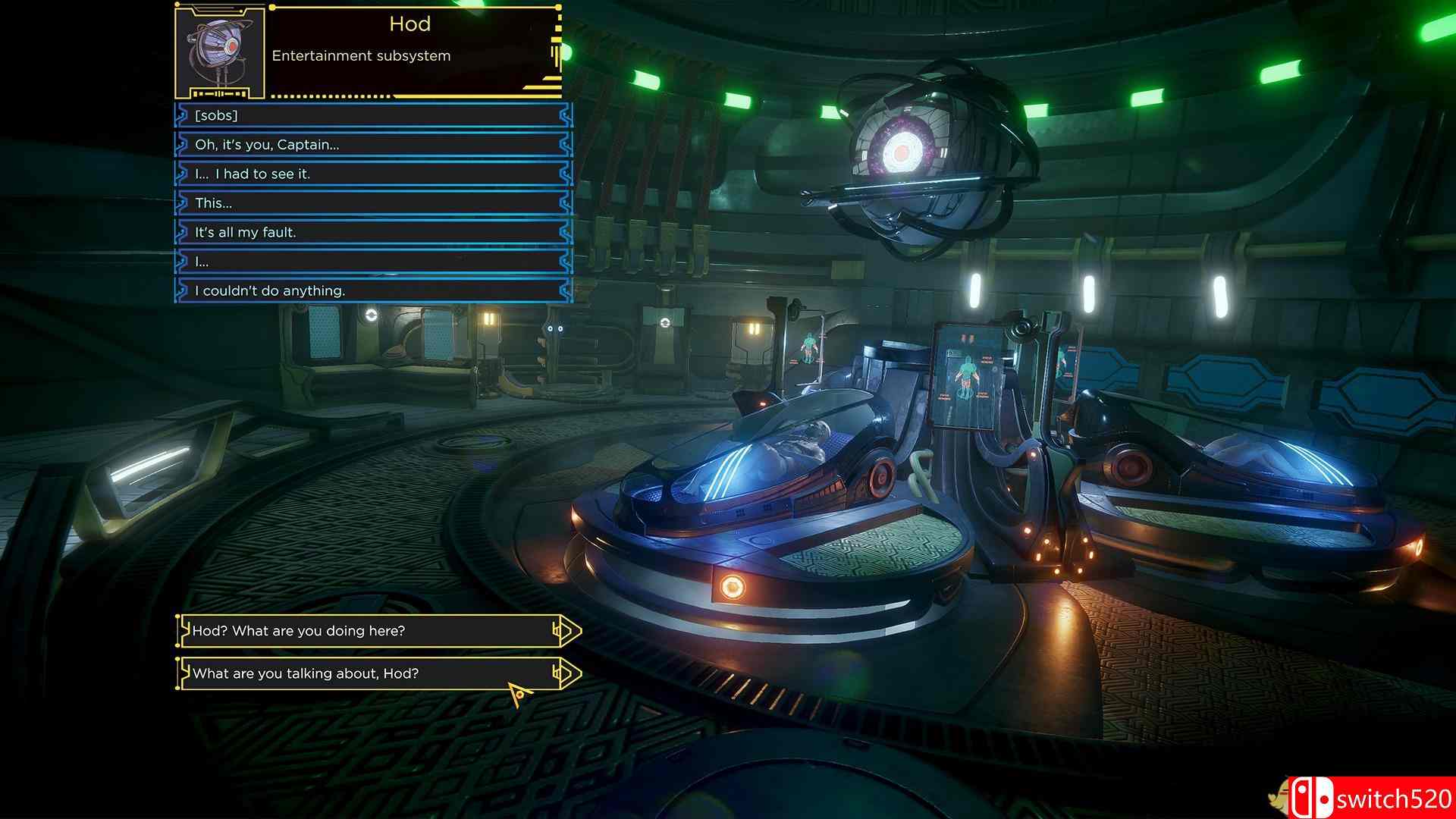Click the 'Entertainment subsystem' subtitle label
This screenshot has height=819, width=1456.
pos(362,55)
